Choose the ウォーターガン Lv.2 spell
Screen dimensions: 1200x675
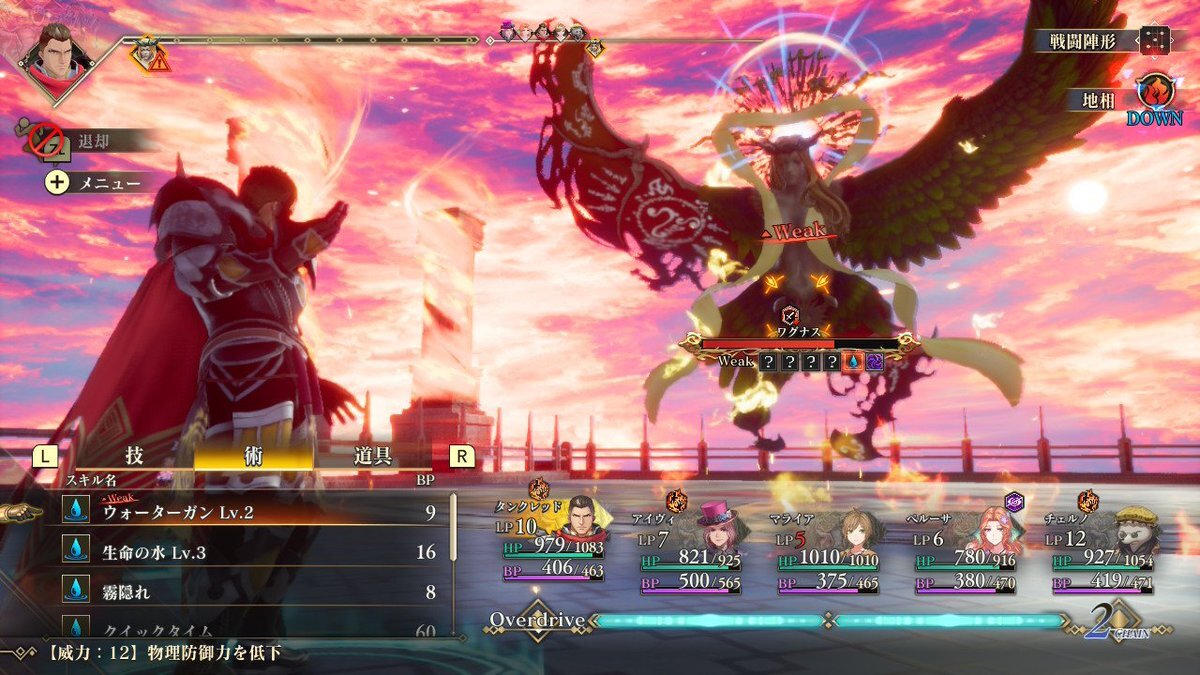(x=250, y=512)
